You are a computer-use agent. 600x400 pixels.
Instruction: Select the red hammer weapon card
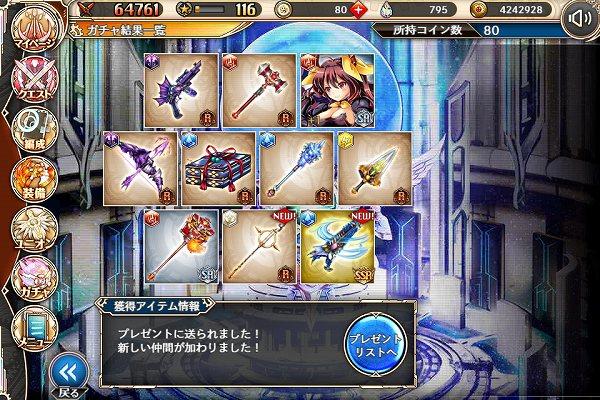coord(260,91)
